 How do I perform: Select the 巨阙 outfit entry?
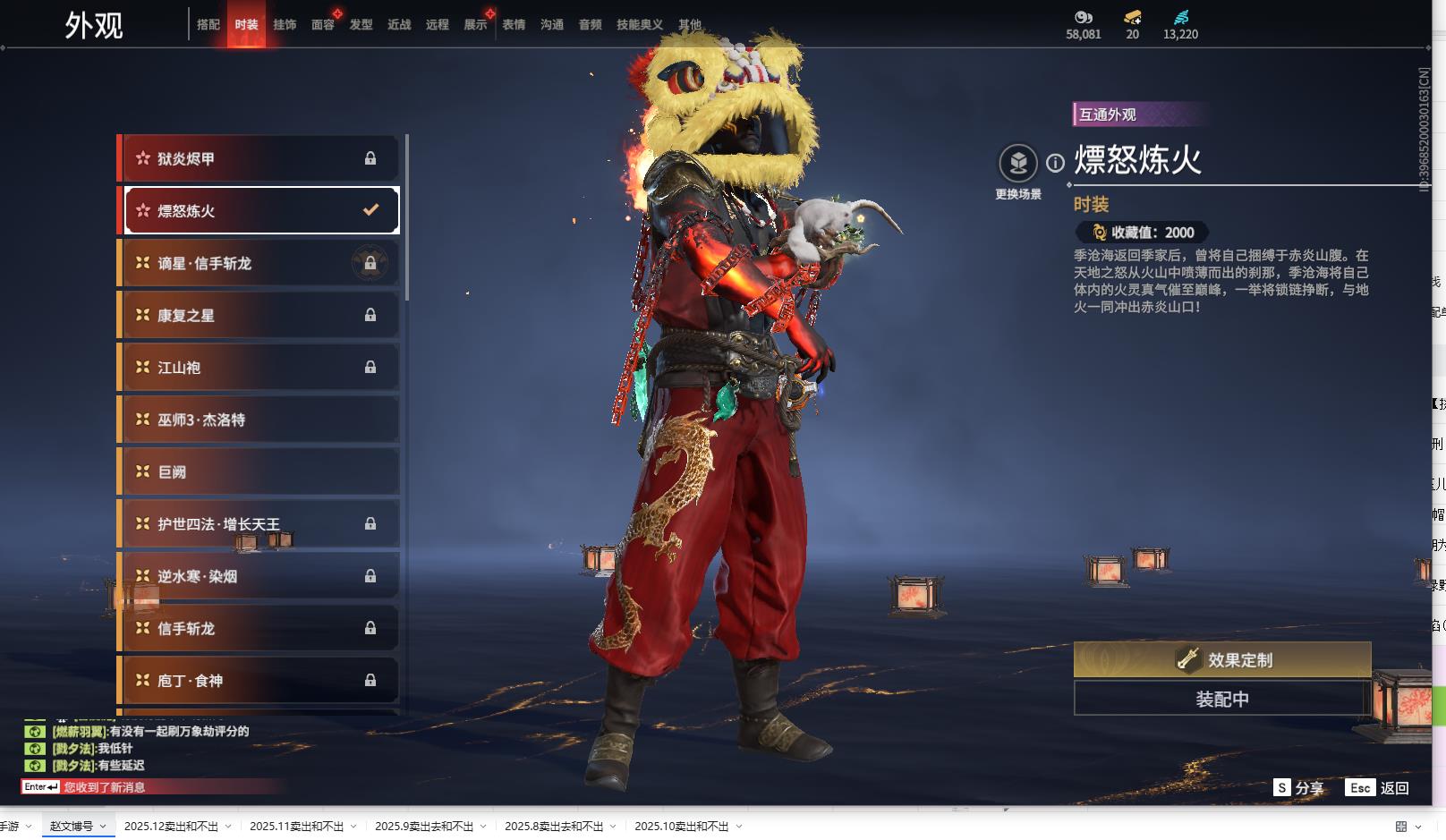[x=259, y=471]
